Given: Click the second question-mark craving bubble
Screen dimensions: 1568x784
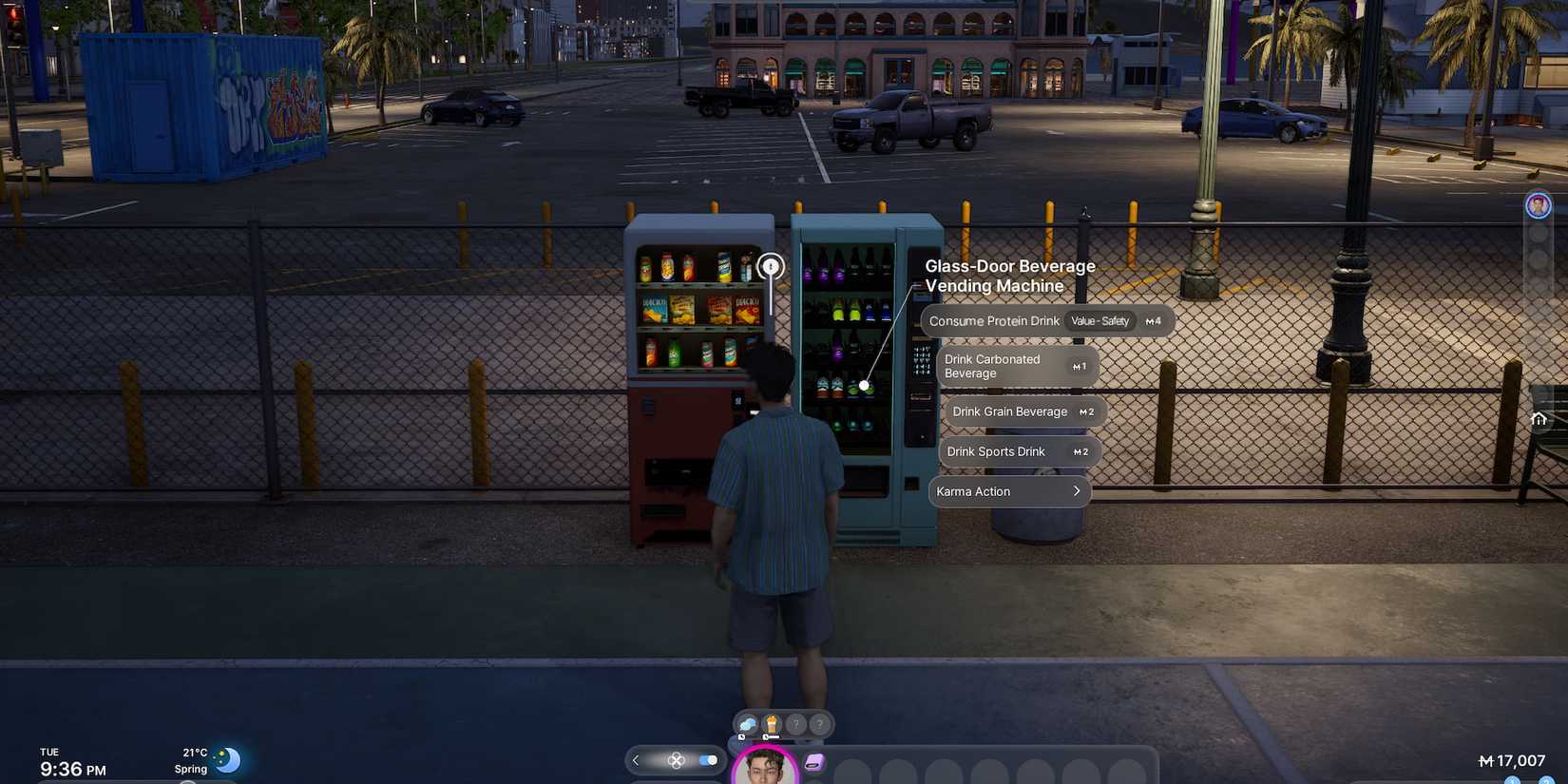Looking at the screenshot, I should coord(819,724).
